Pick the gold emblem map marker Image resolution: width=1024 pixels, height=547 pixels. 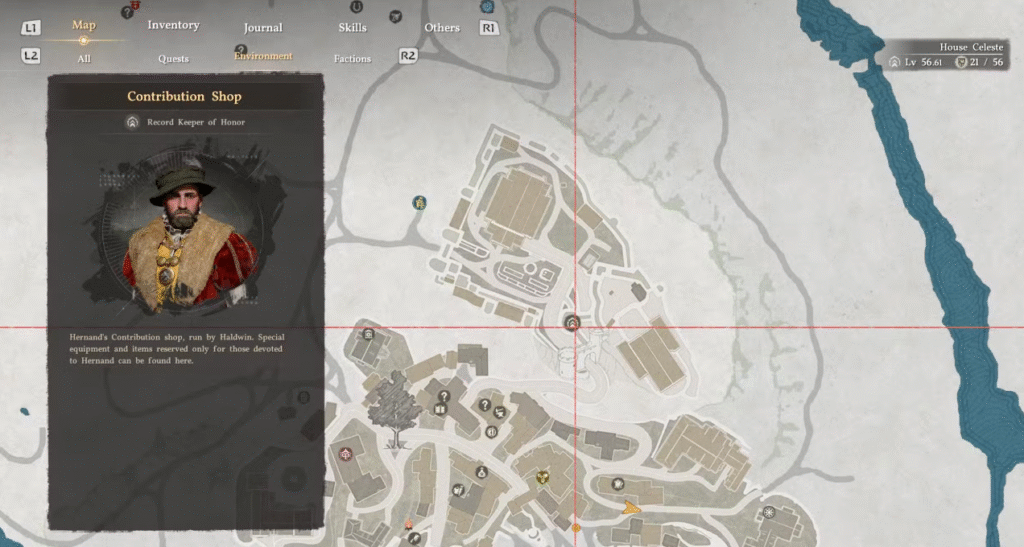[x=543, y=478]
